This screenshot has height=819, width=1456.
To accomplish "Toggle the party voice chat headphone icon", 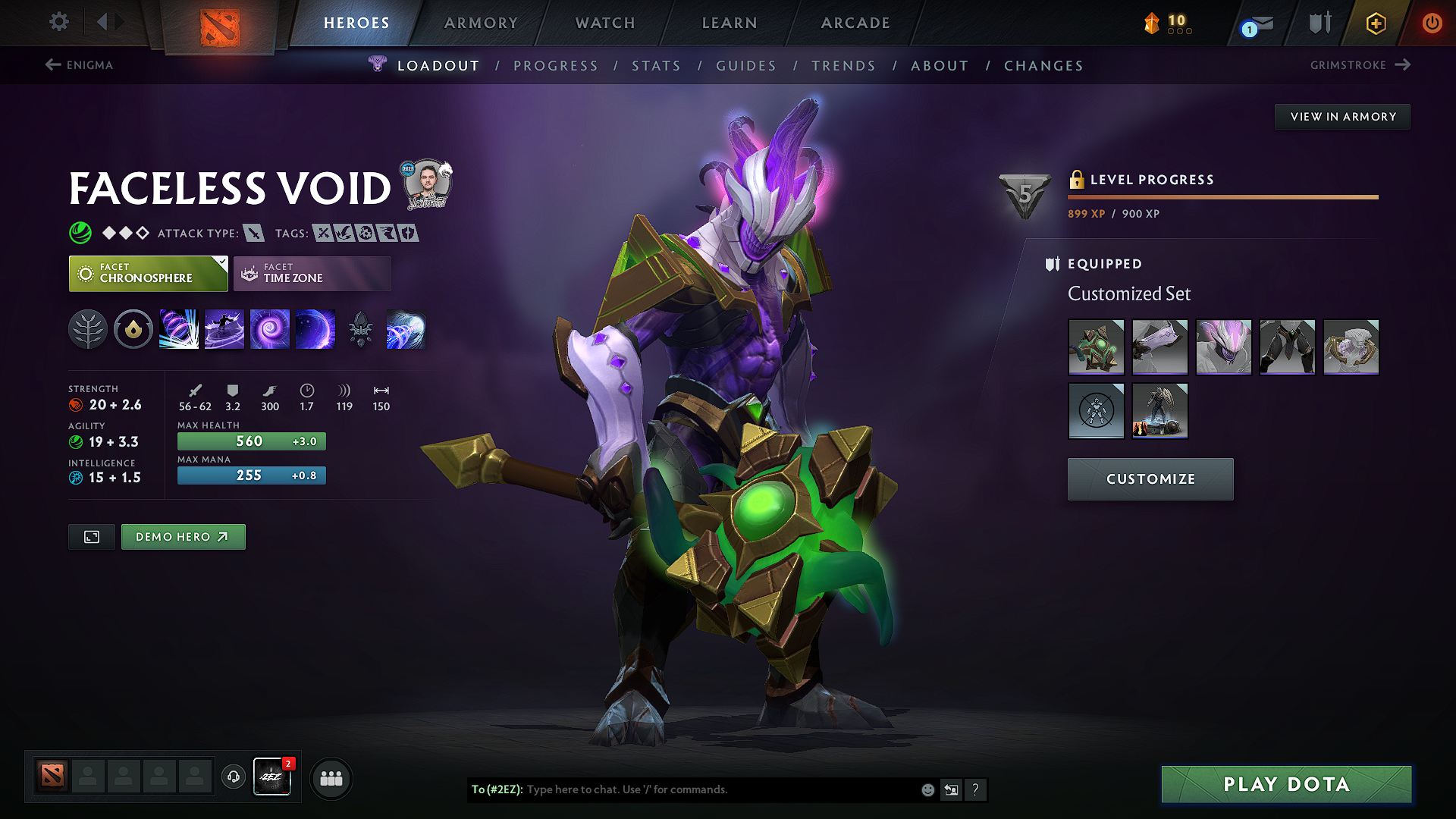I will coord(233,777).
